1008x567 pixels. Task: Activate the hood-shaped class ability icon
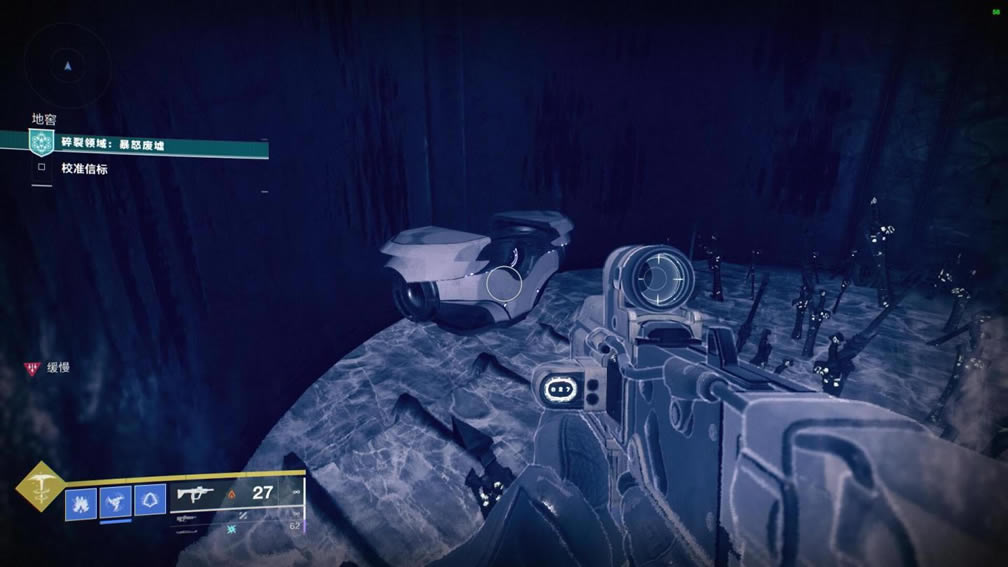click(150, 500)
